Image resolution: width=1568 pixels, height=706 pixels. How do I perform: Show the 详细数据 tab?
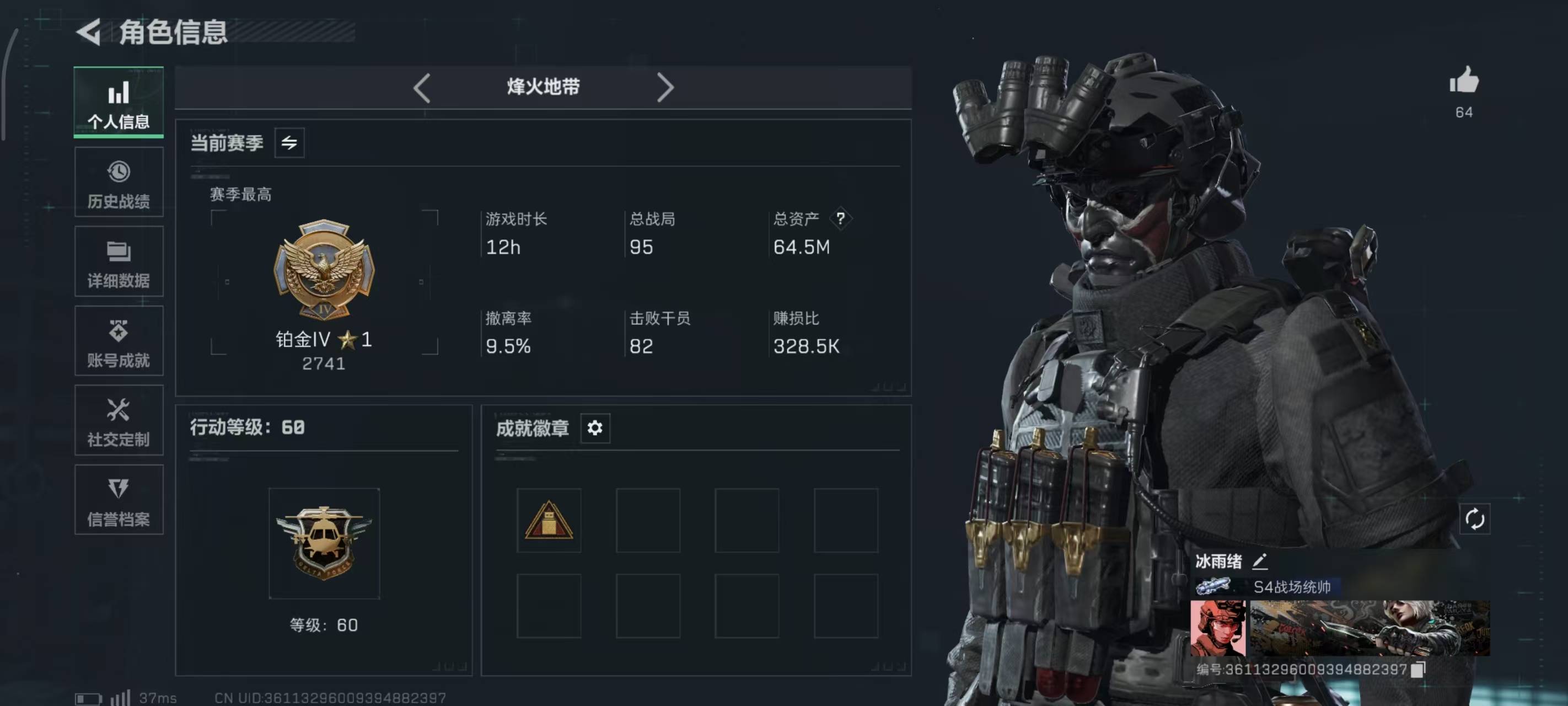point(119,262)
